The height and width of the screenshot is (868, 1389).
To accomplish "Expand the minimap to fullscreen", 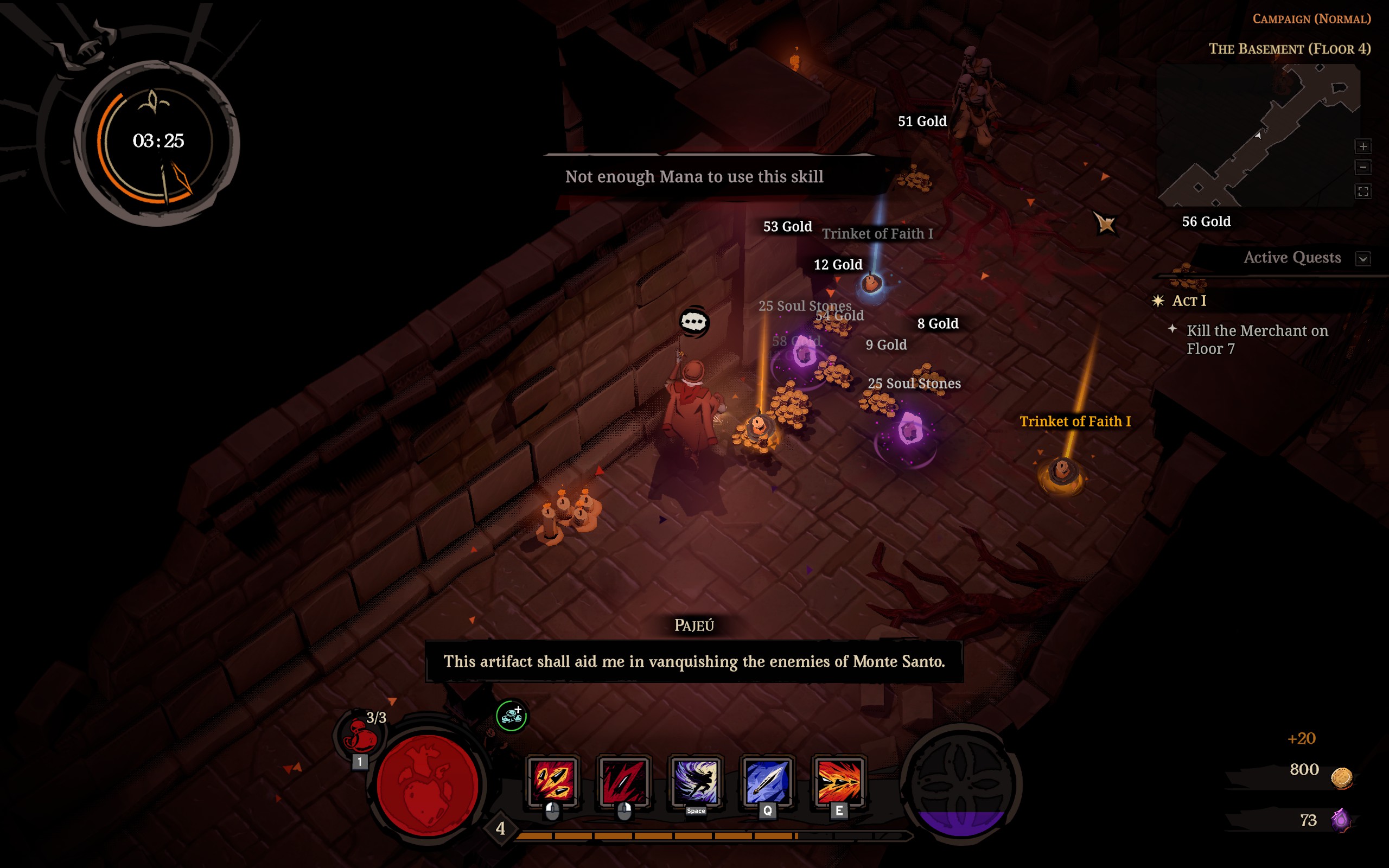I will 1363,191.
